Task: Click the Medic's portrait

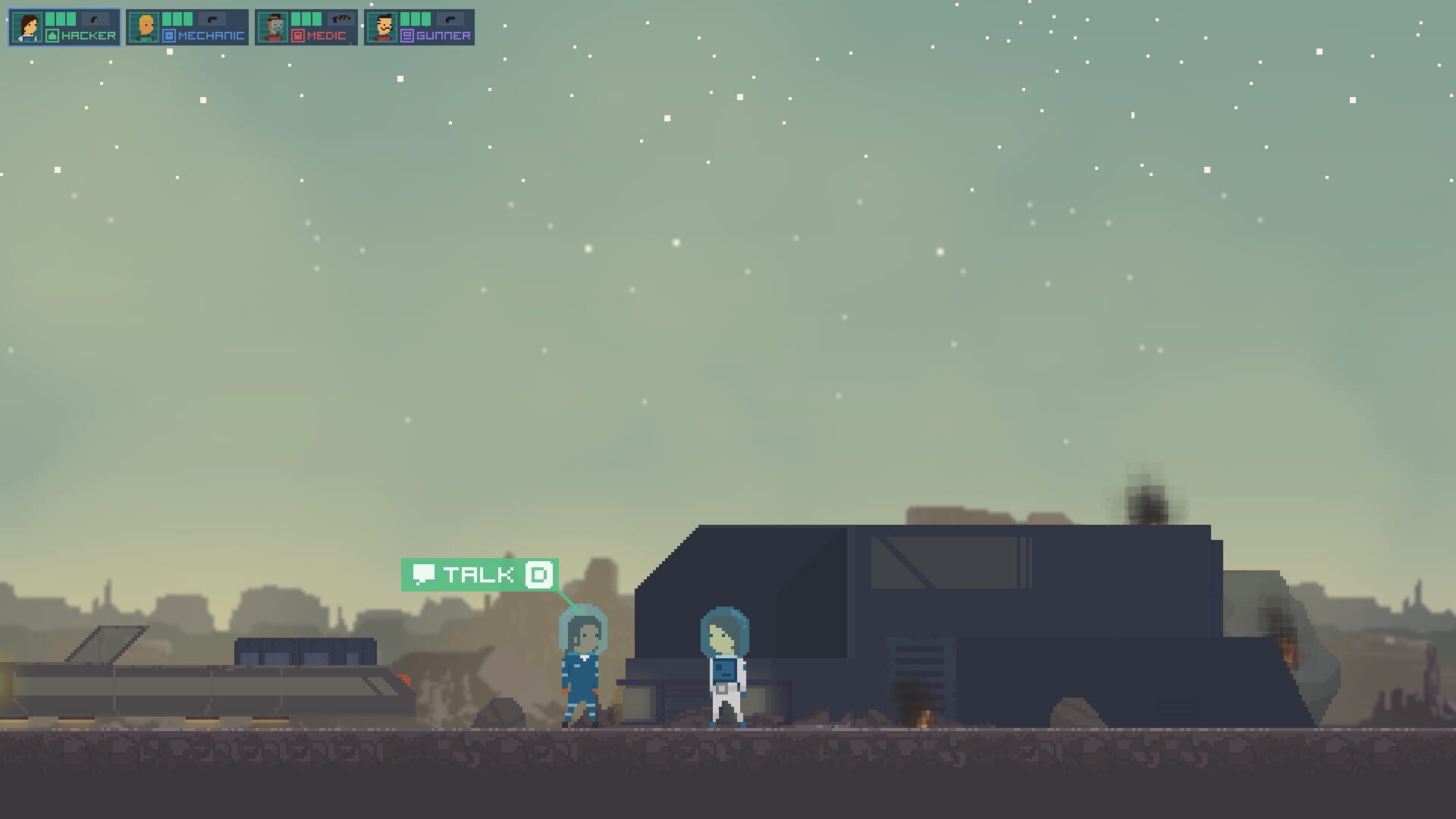Action: pos(275,27)
